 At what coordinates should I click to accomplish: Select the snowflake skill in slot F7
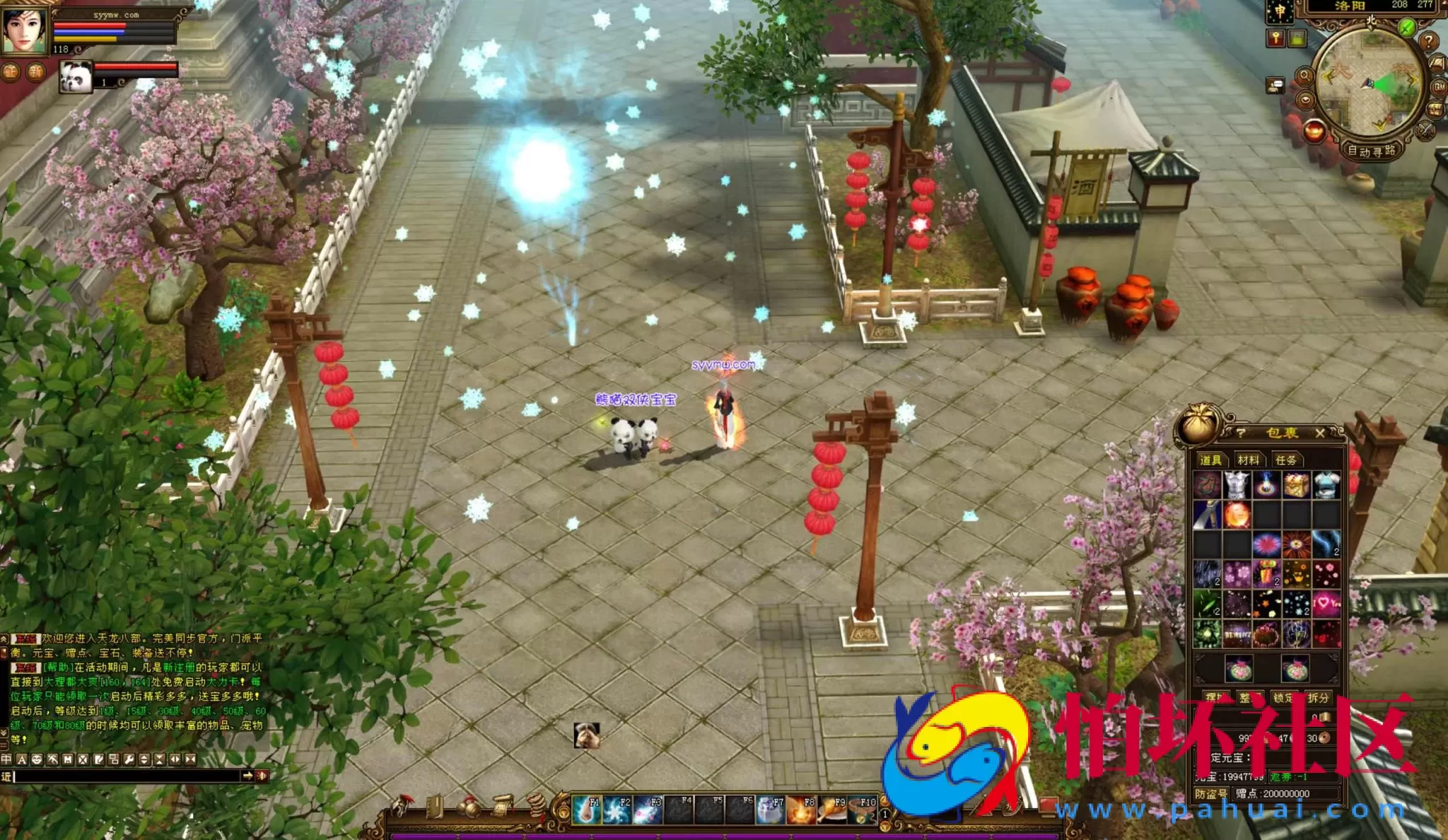click(769, 810)
